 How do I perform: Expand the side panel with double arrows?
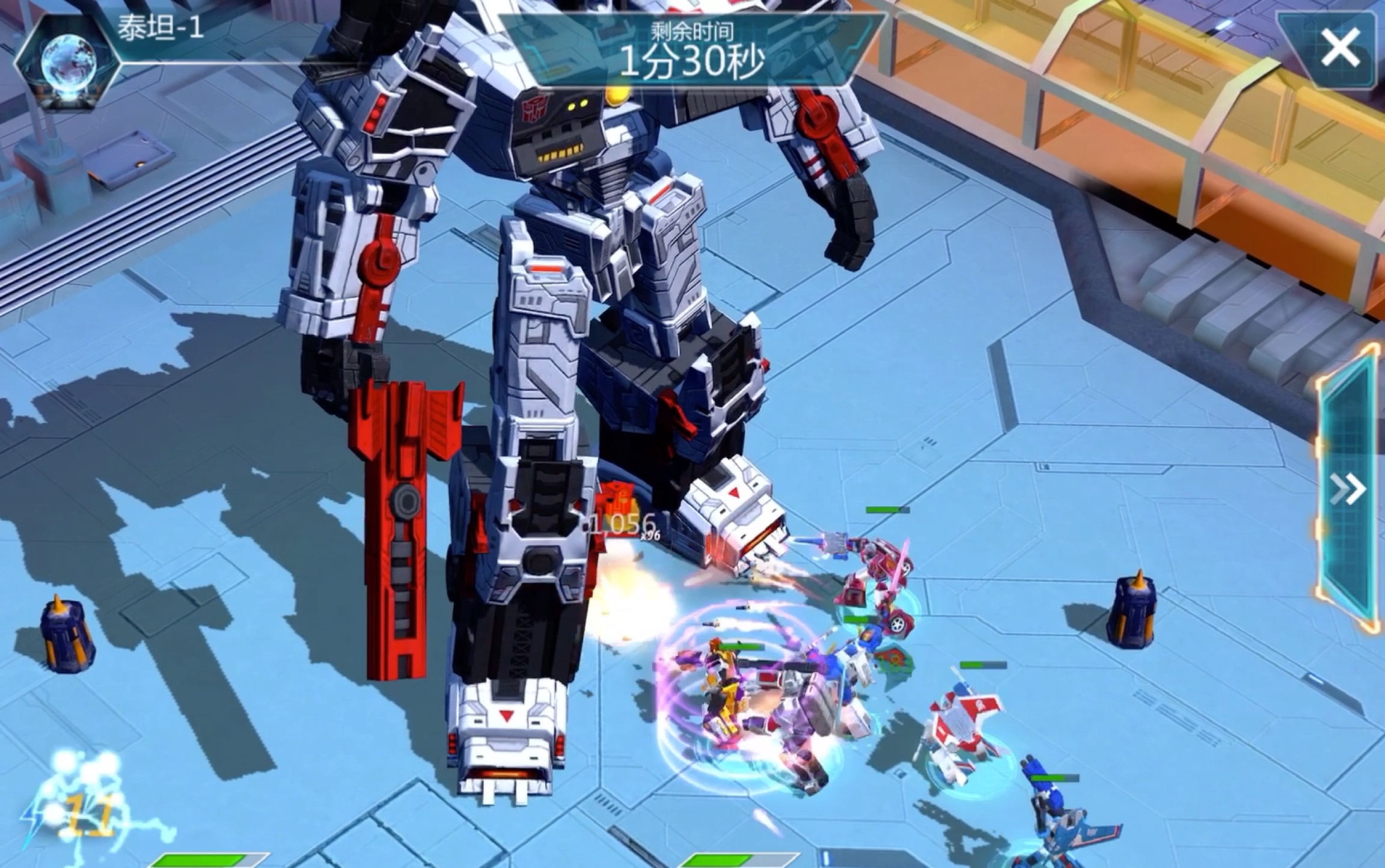point(1347,489)
